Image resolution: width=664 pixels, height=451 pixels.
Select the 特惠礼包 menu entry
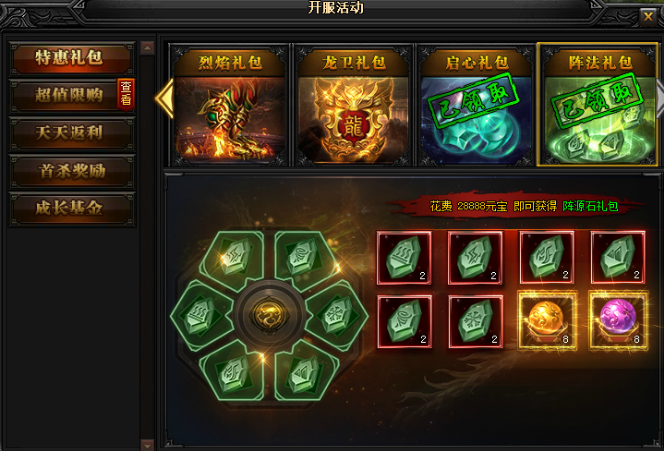tap(71, 58)
